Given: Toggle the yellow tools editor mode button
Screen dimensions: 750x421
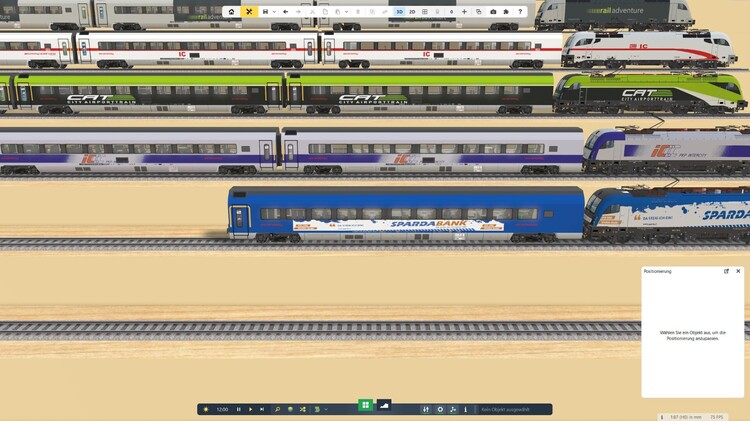Looking at the screenshot, I should [x=249, y=12].
